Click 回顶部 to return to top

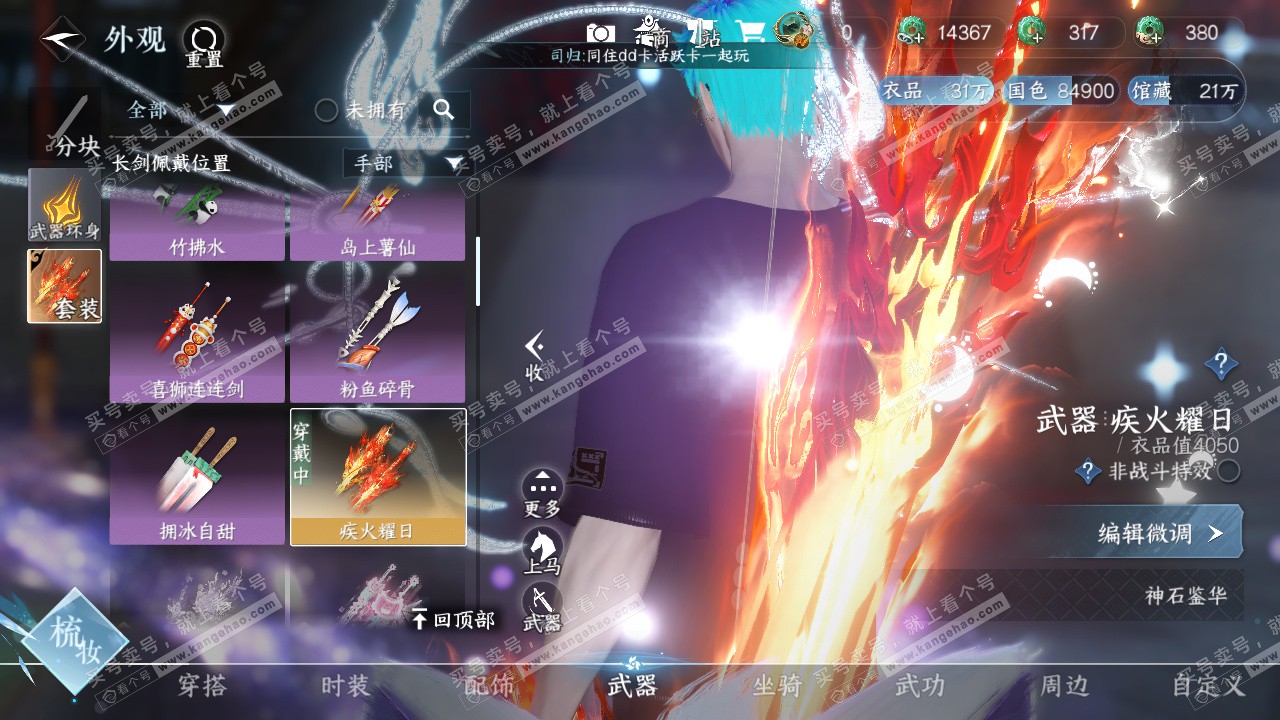[453, 620]
